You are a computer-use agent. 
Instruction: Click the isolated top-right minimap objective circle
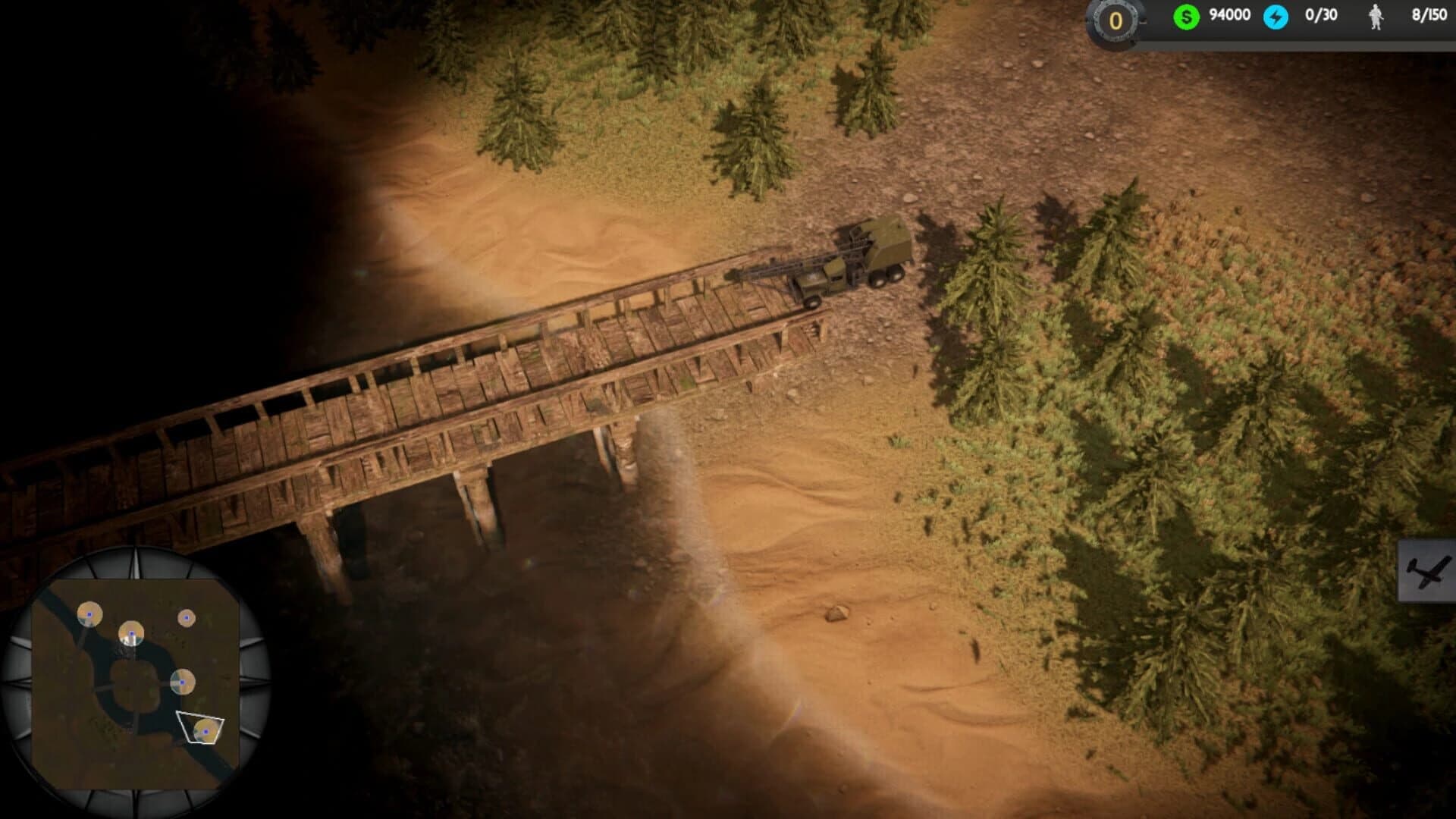pos(187,616)
